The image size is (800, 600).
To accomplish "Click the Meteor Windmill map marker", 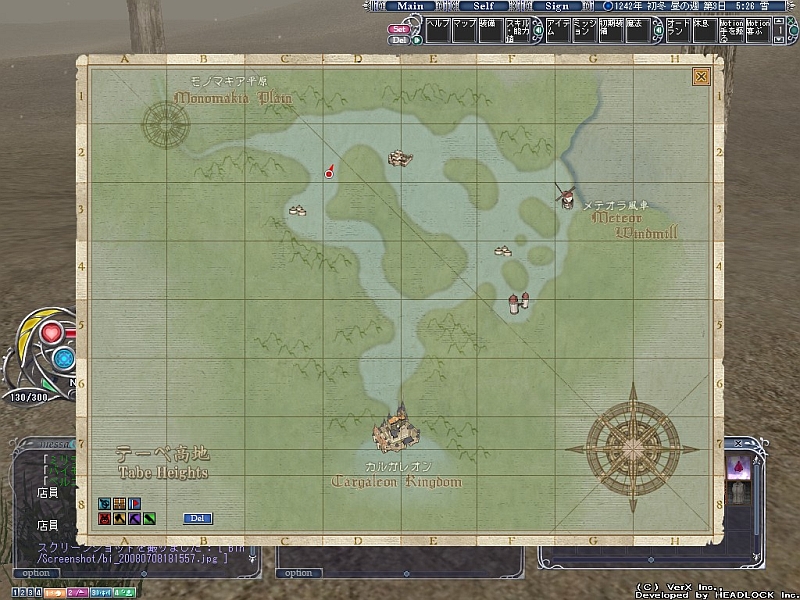I will pos(565,195).
